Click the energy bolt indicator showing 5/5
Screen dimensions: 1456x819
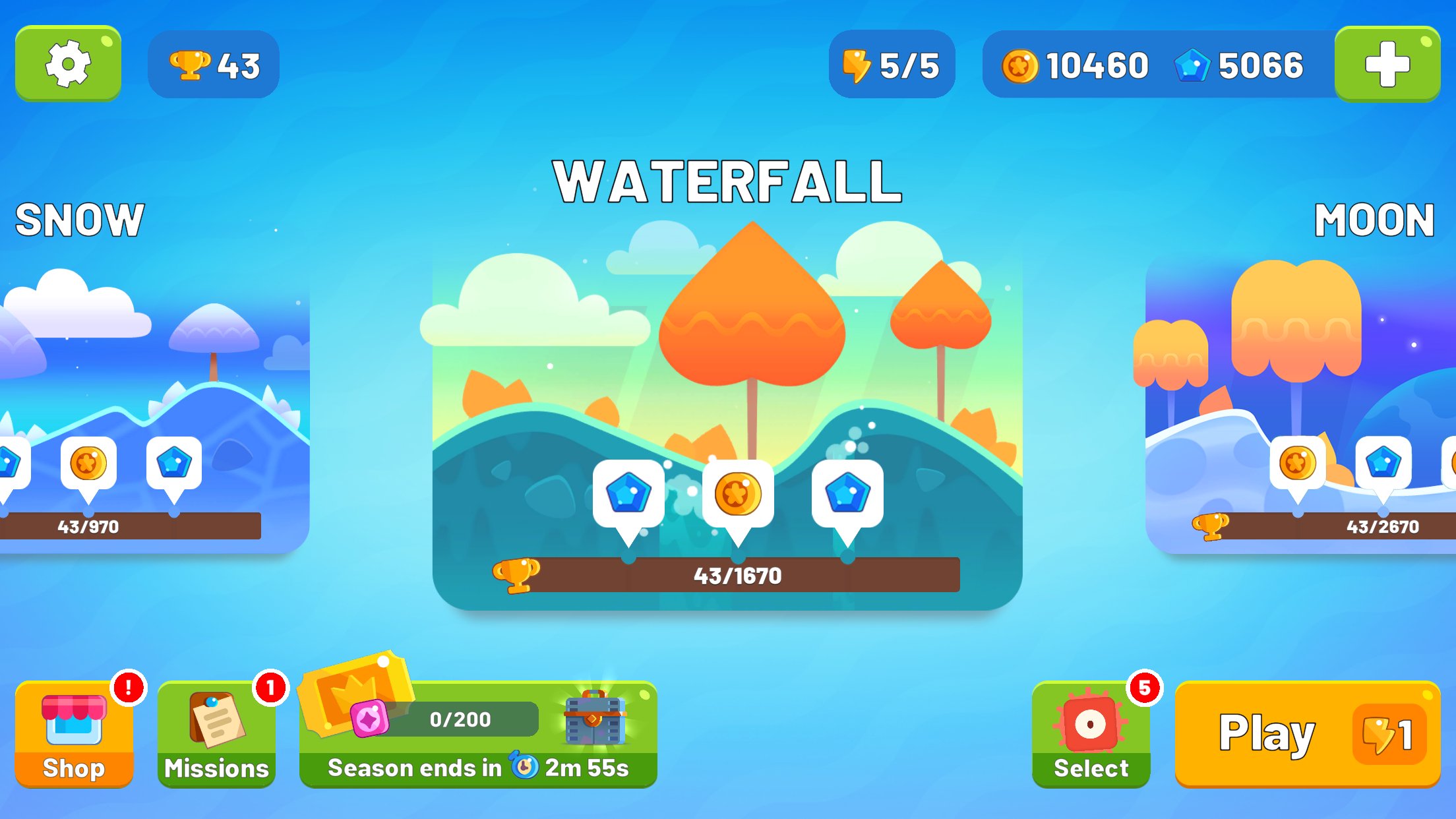pos(892,64)
